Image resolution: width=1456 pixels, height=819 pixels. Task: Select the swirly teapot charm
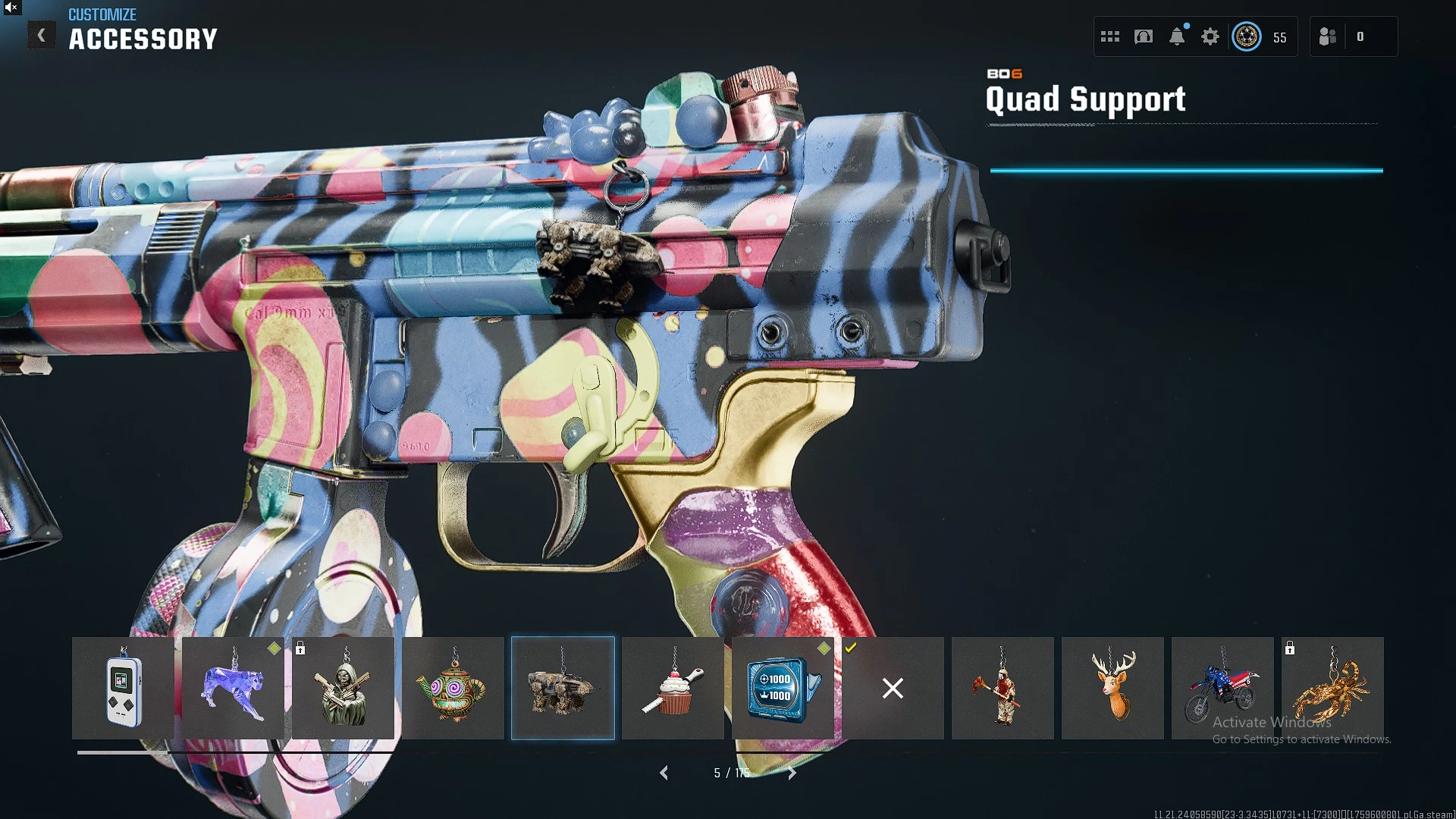[453, 688]
